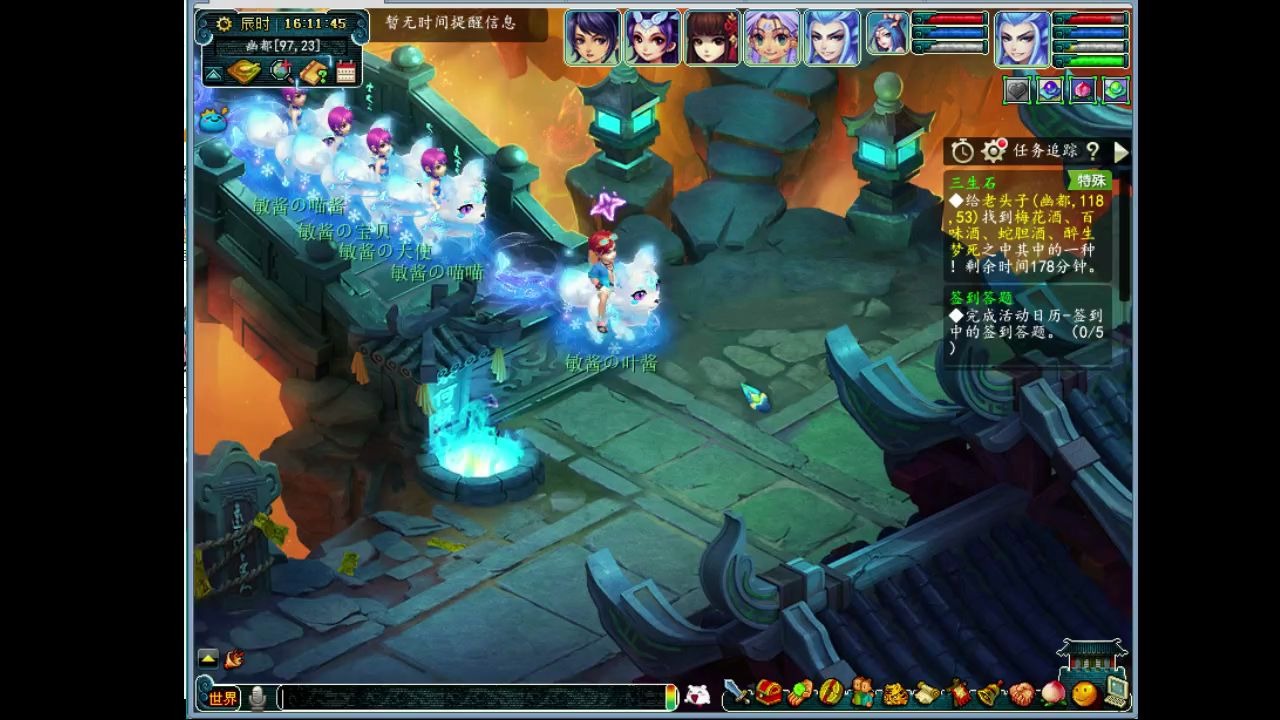Click the chat input field
The height and width of the screenshot is (720, 1280).
[x=470, y=698]
